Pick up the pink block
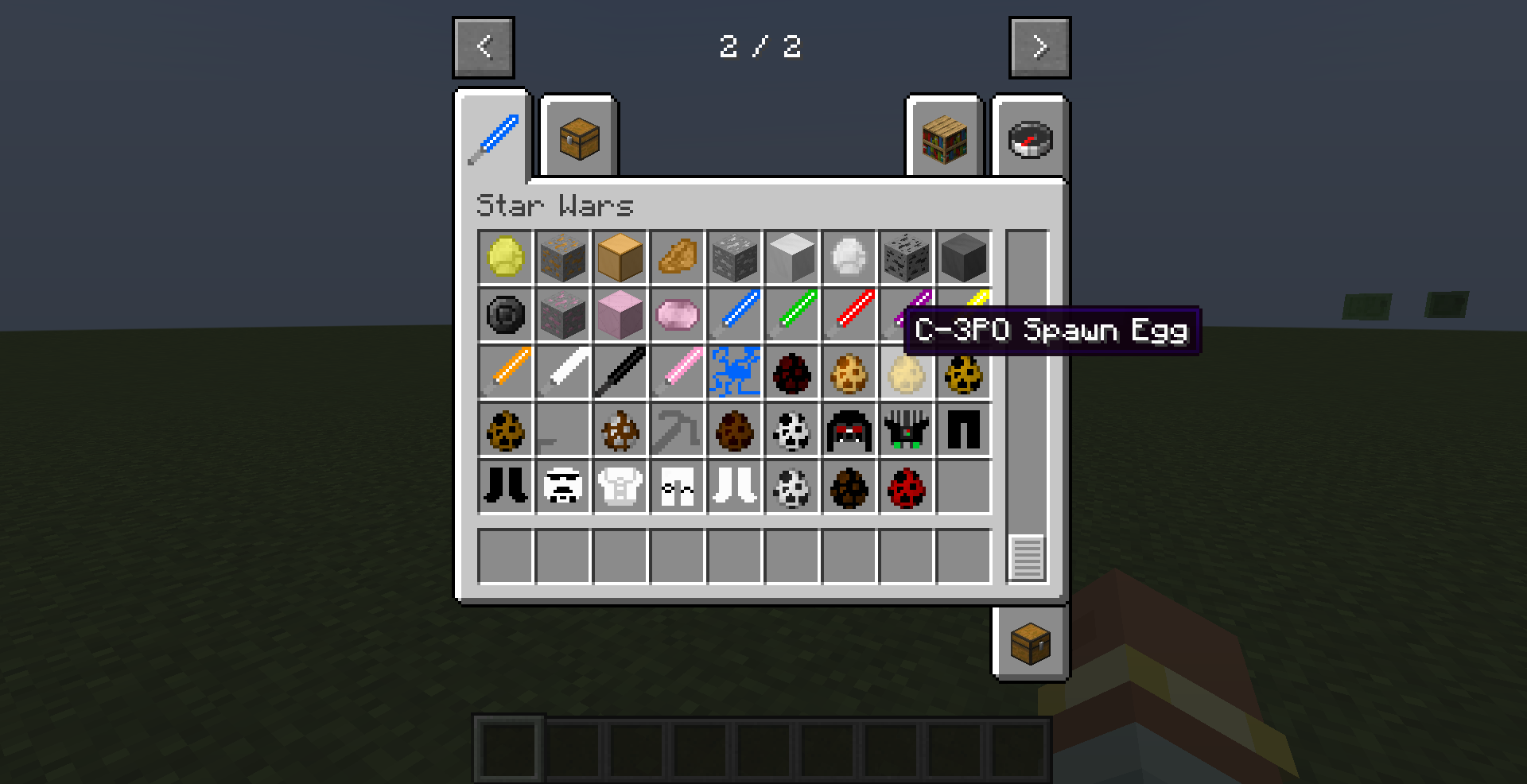Screen dimensions: 1527x784 click(x=620, y=314)
